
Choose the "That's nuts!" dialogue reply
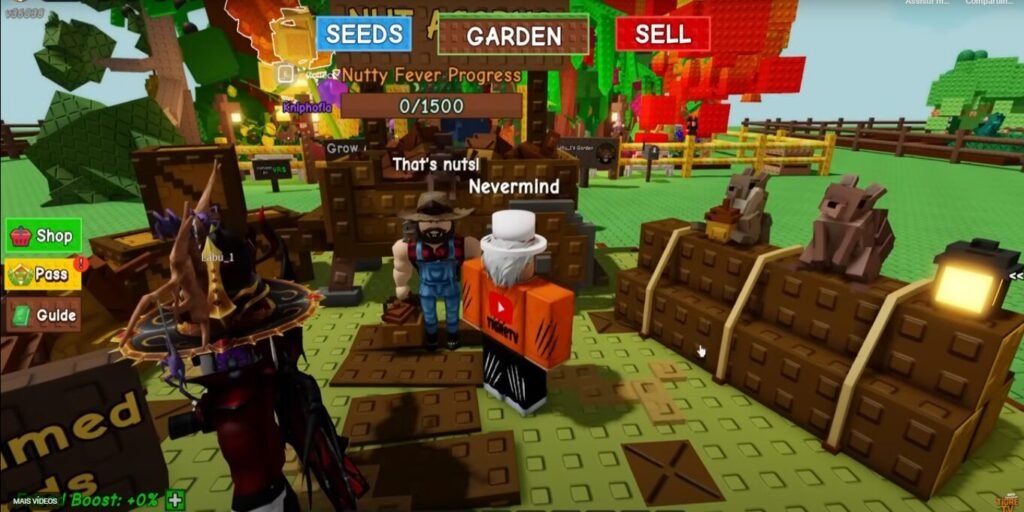(435, 163)
